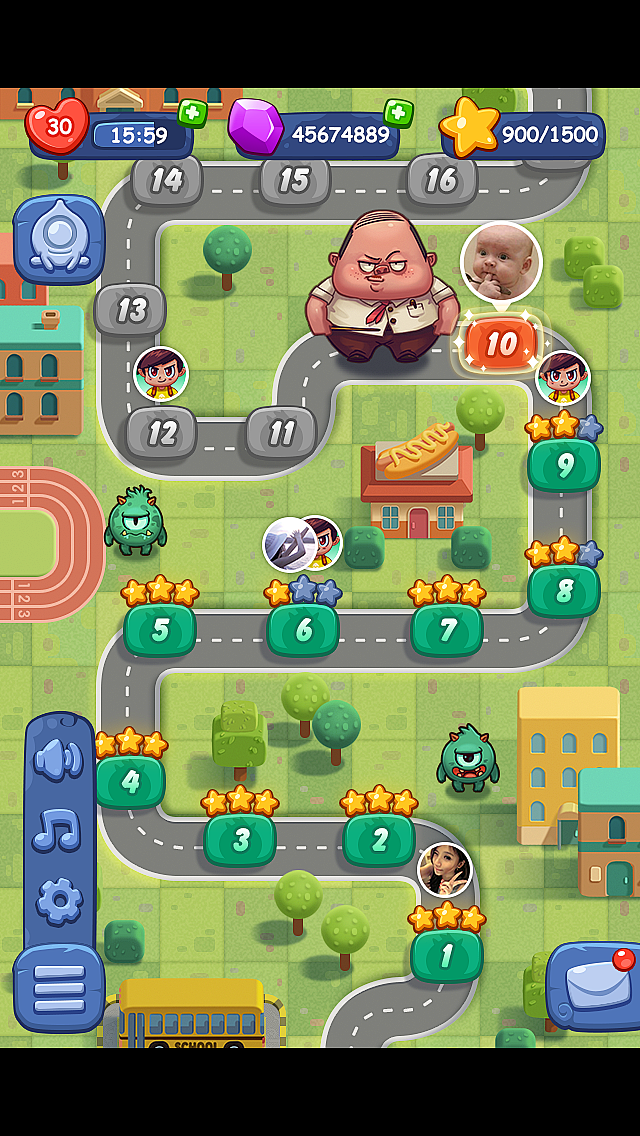Screen dimensions: 640x1136
Task: Choose level 3 on the map
Action: pos(240,840)
